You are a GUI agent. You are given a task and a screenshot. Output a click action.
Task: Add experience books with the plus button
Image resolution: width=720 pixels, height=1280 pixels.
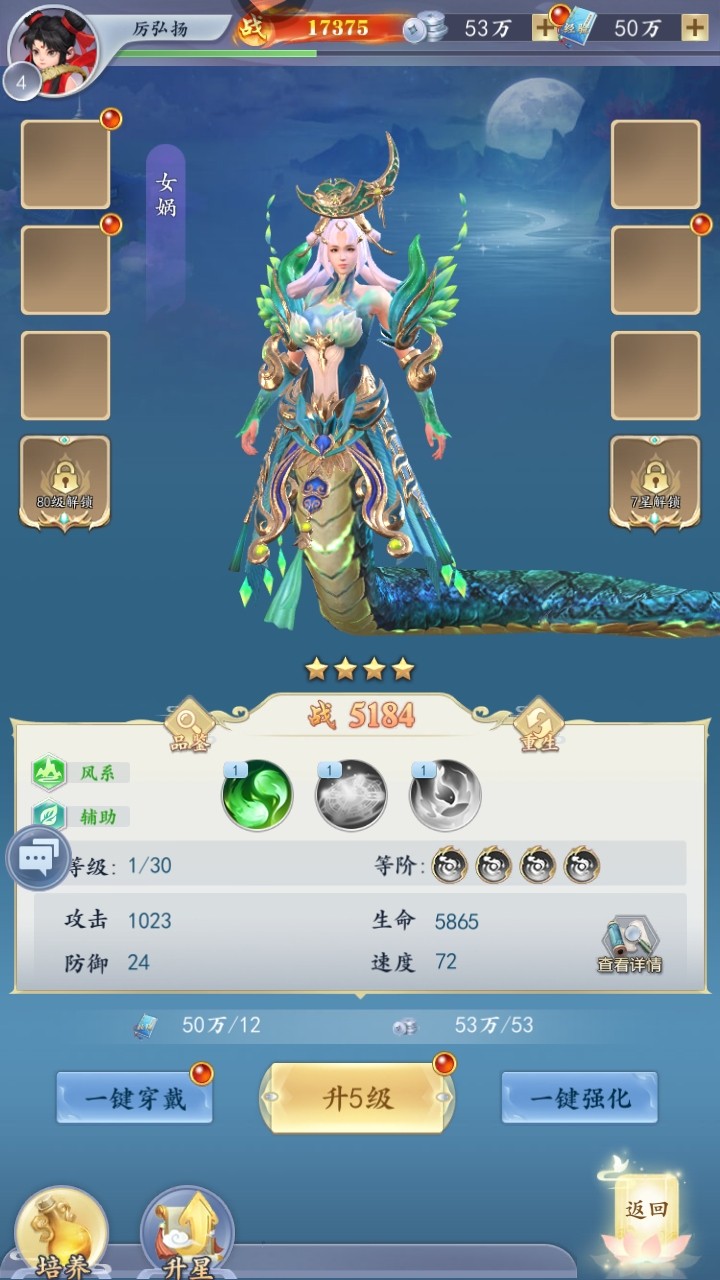(695, 28)
